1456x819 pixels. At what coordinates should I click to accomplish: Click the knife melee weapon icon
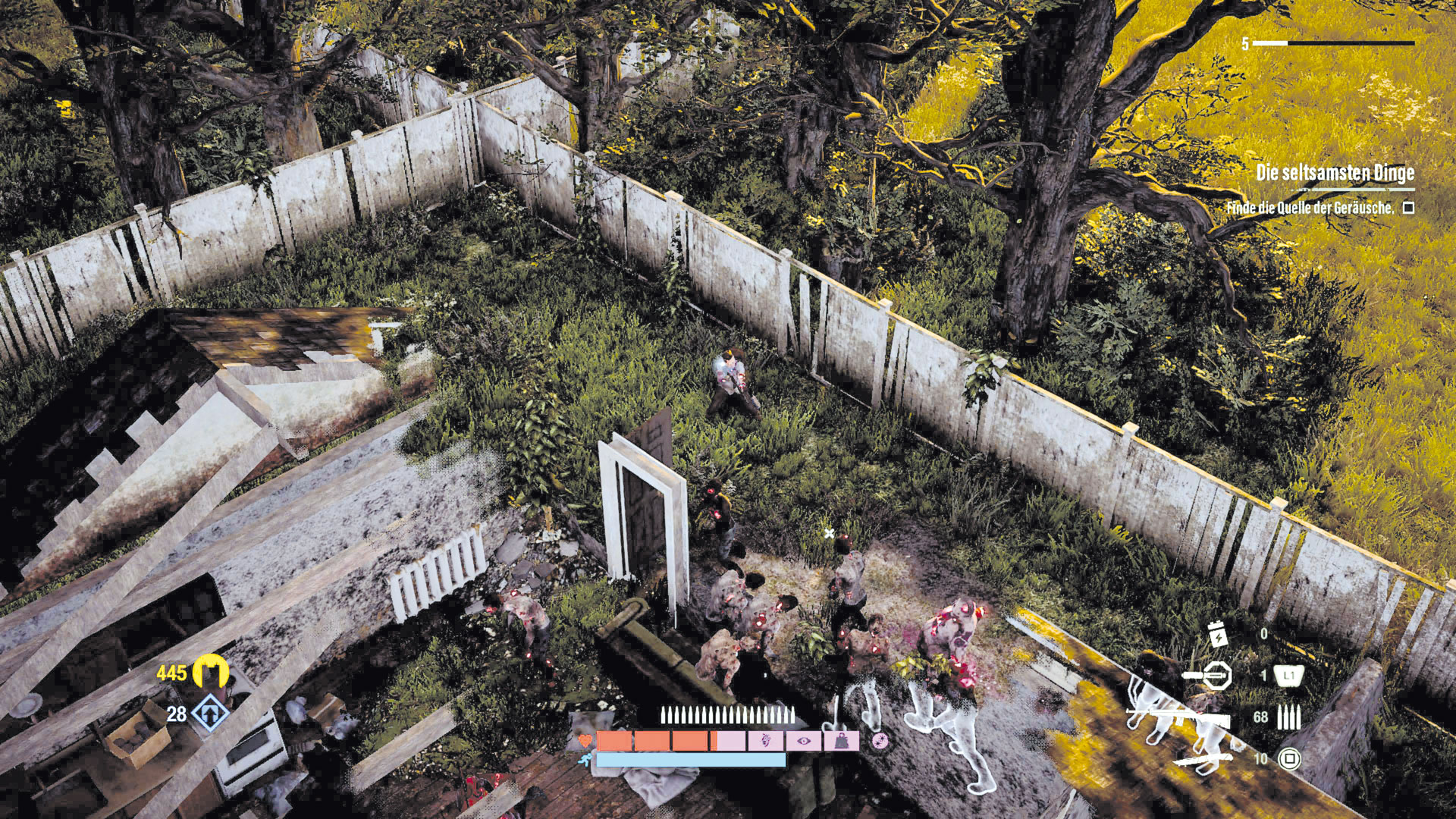pyautogui.click(x=1204, y=761)
